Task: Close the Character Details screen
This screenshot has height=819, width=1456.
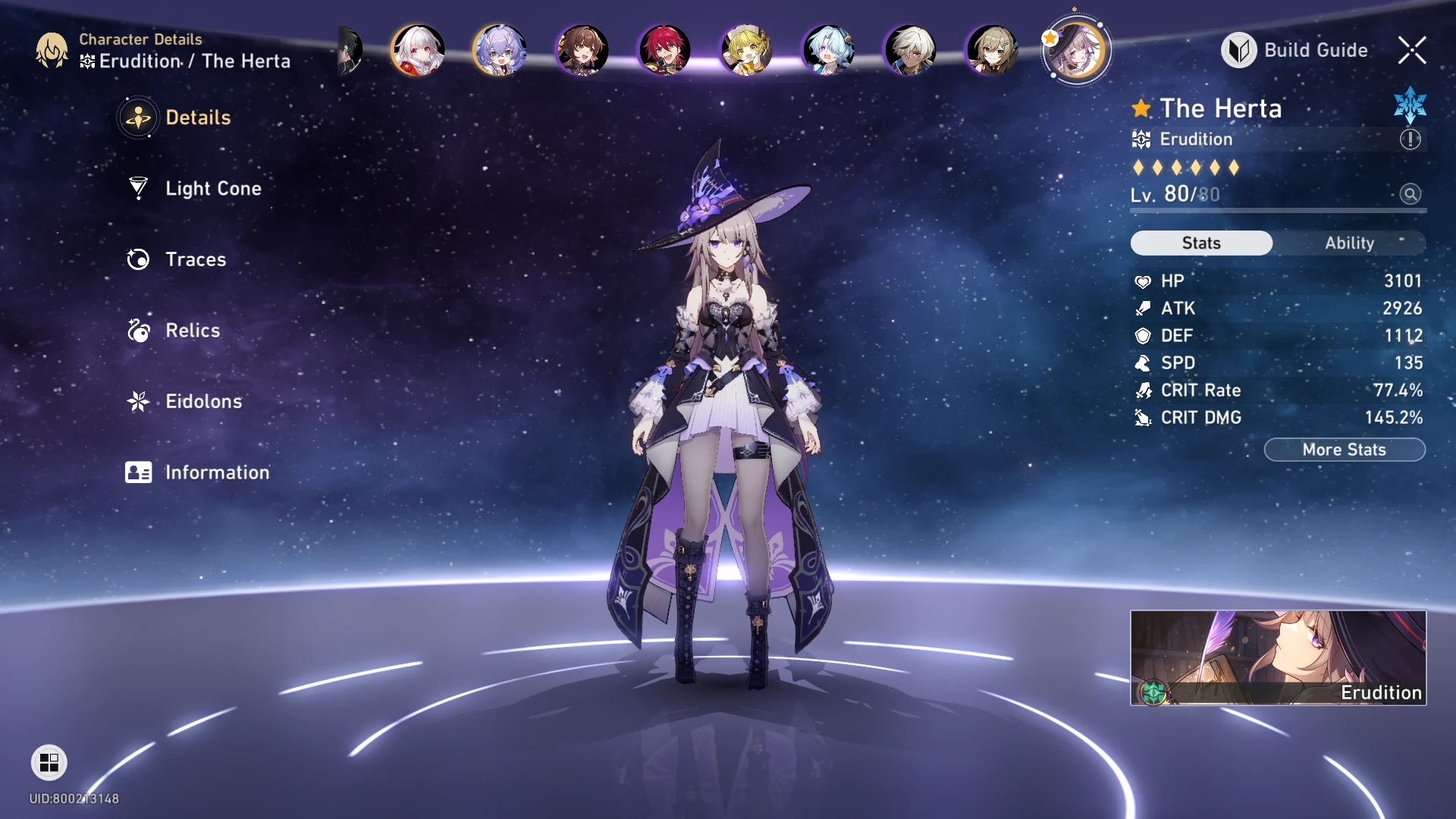Action: coord(1412,50)
